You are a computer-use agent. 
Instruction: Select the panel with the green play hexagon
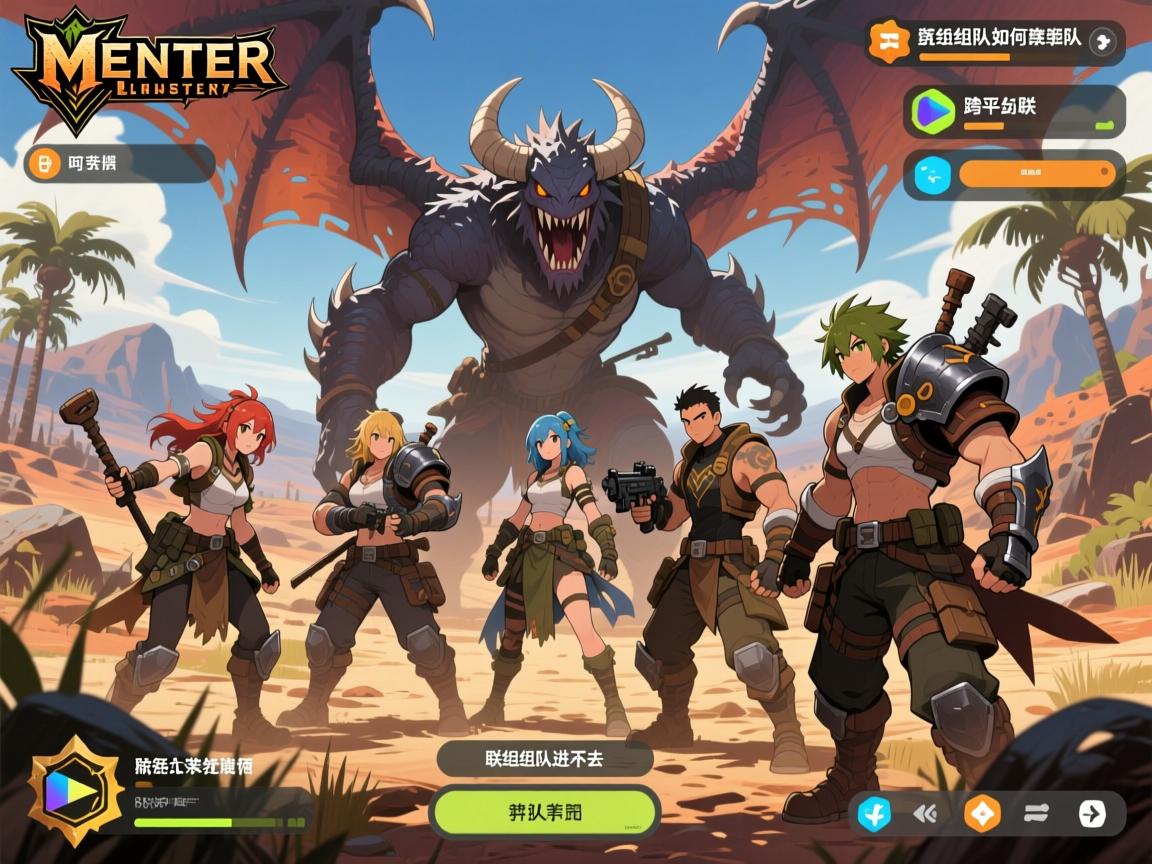click(1013, 111)
